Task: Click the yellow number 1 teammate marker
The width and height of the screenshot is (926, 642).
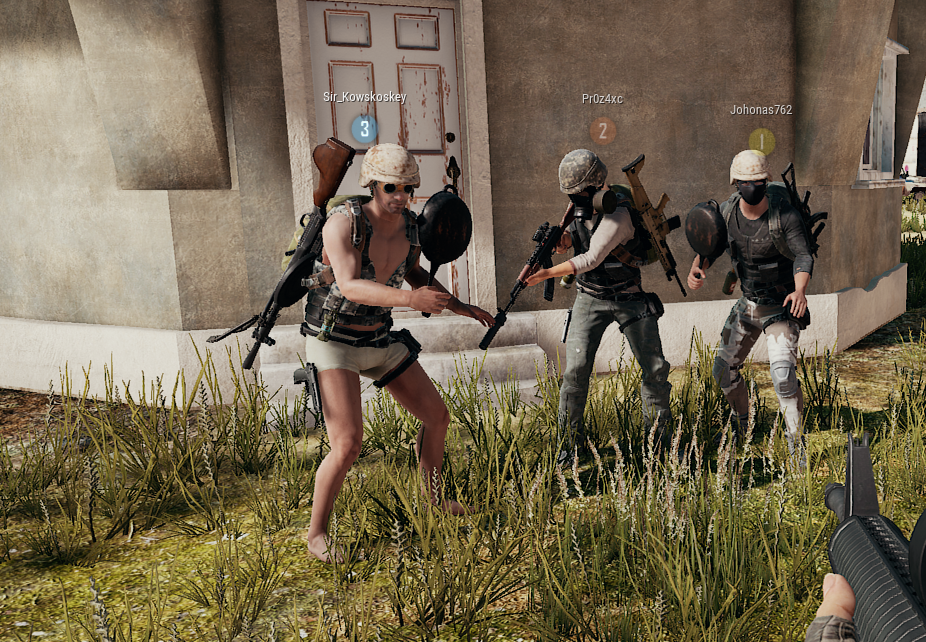Action: pos(761,141)
